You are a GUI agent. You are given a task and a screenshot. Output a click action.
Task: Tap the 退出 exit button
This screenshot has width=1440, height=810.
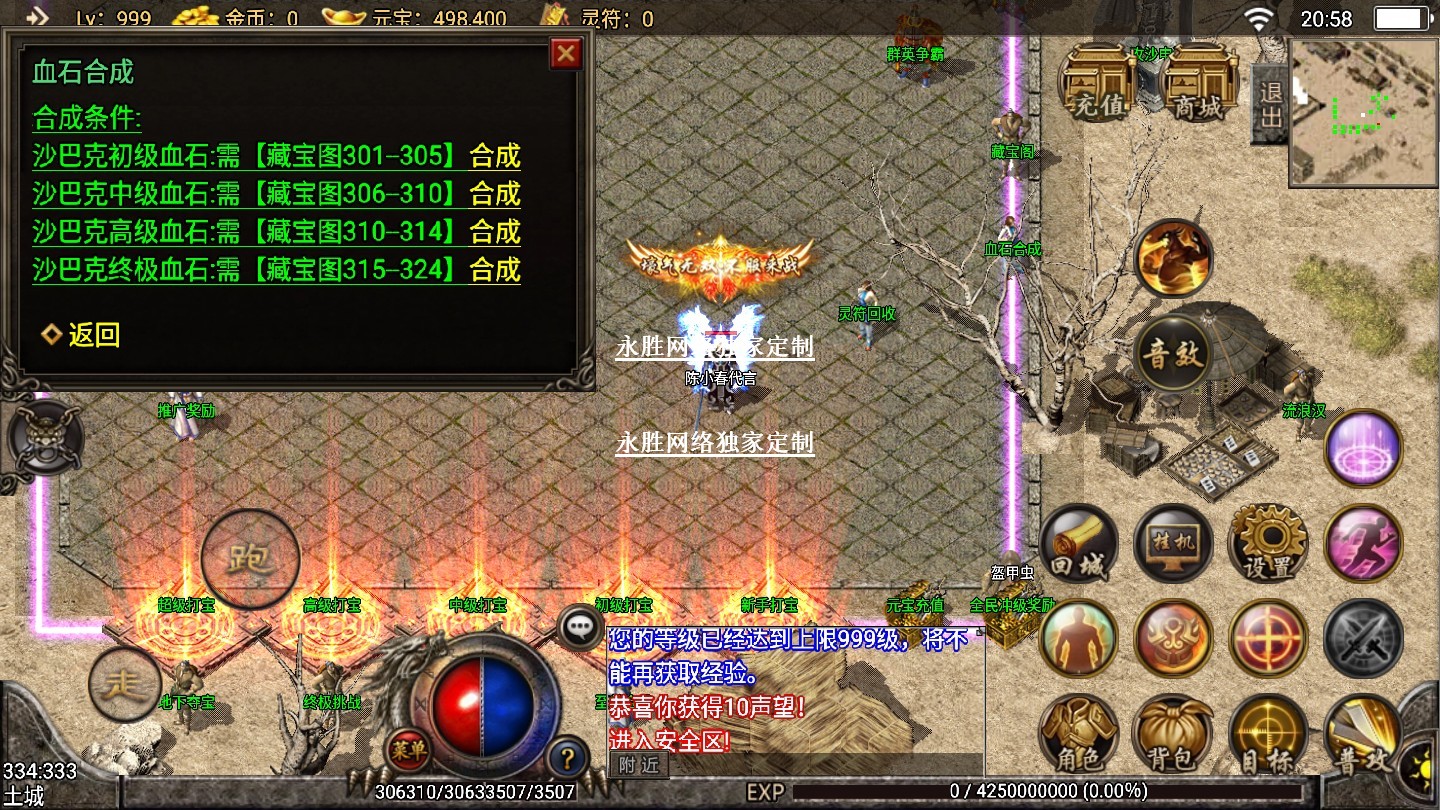pos(1270,104)
